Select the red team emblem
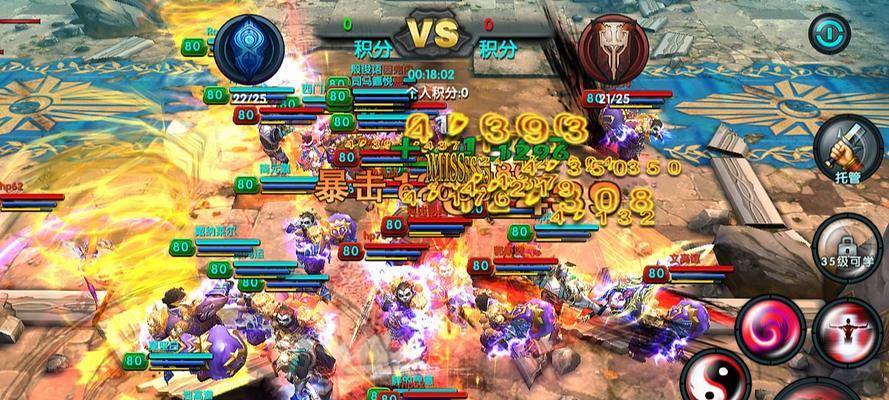889x400 pixels. (x=613, y=49)
